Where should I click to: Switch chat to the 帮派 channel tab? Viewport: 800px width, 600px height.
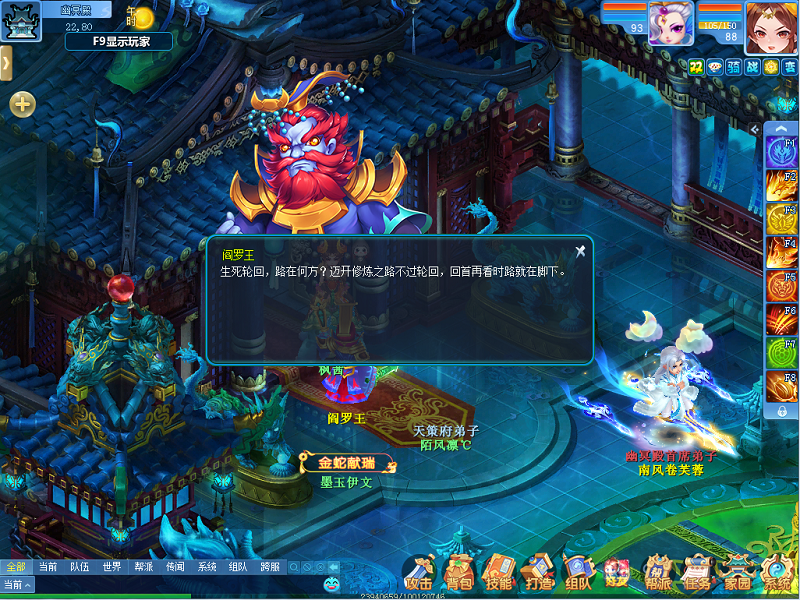(144, 567)
